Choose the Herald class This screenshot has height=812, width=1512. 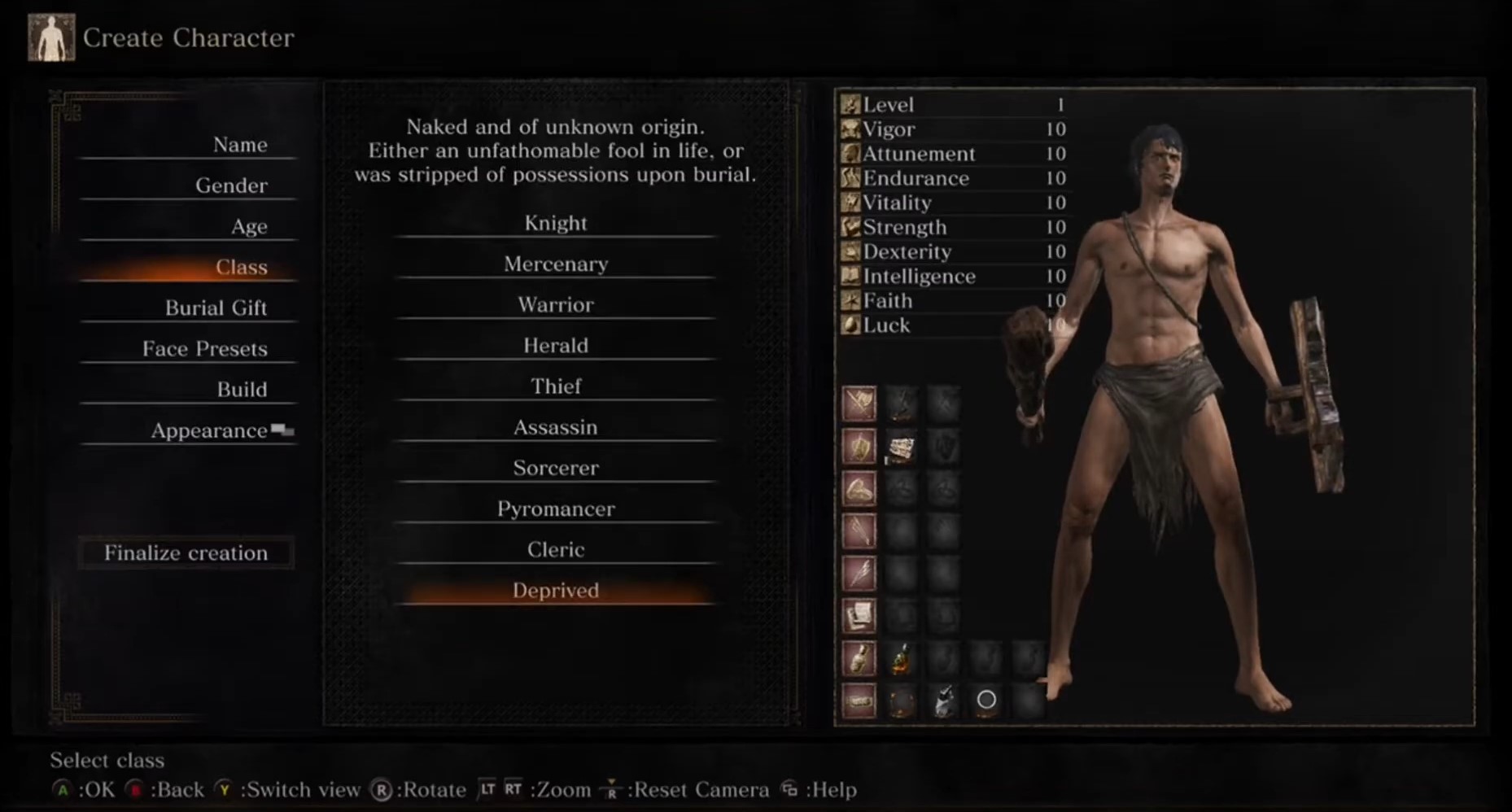[x=555, y=345]
